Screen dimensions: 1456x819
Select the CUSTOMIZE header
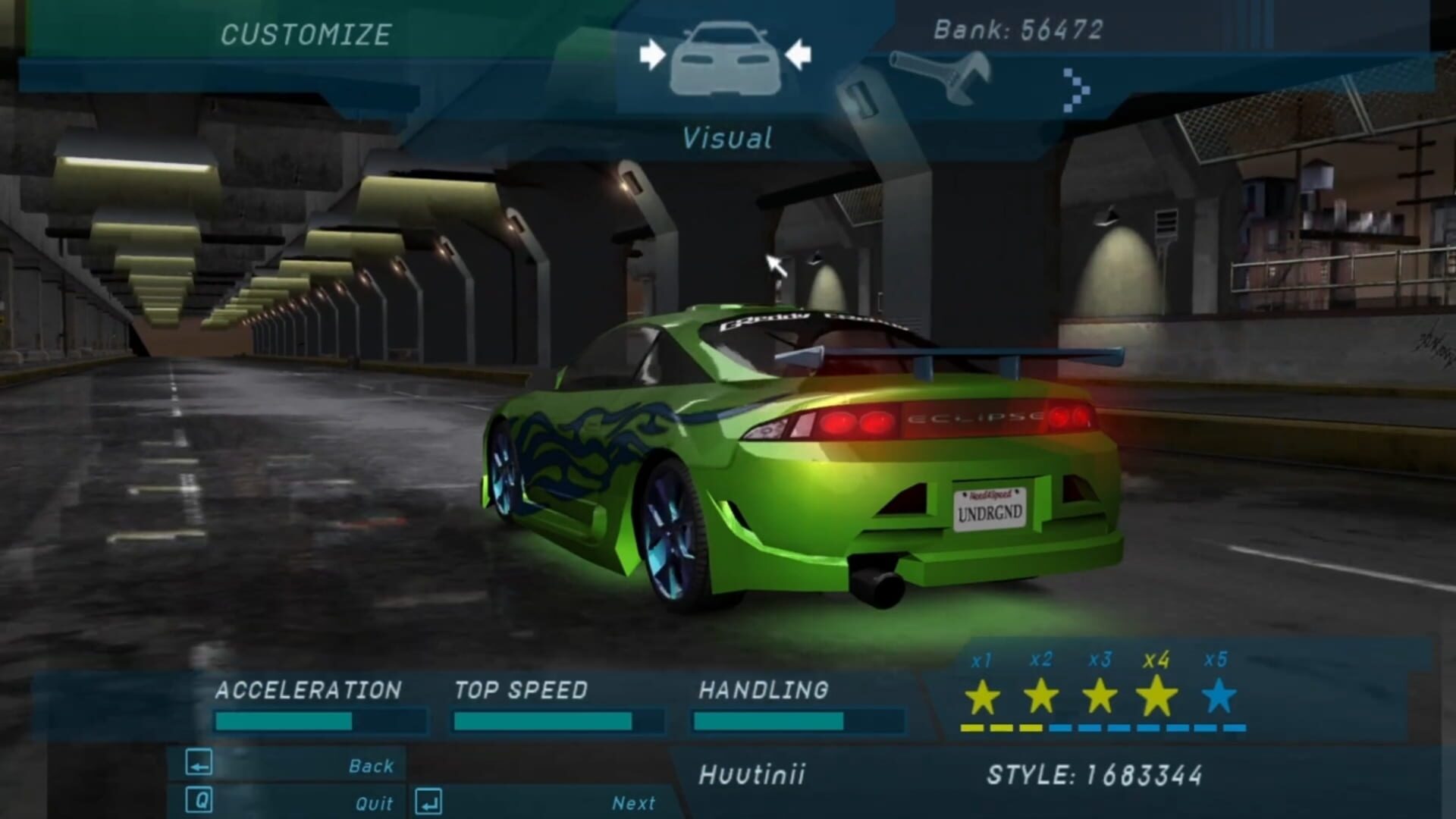(x=306, y=32)
